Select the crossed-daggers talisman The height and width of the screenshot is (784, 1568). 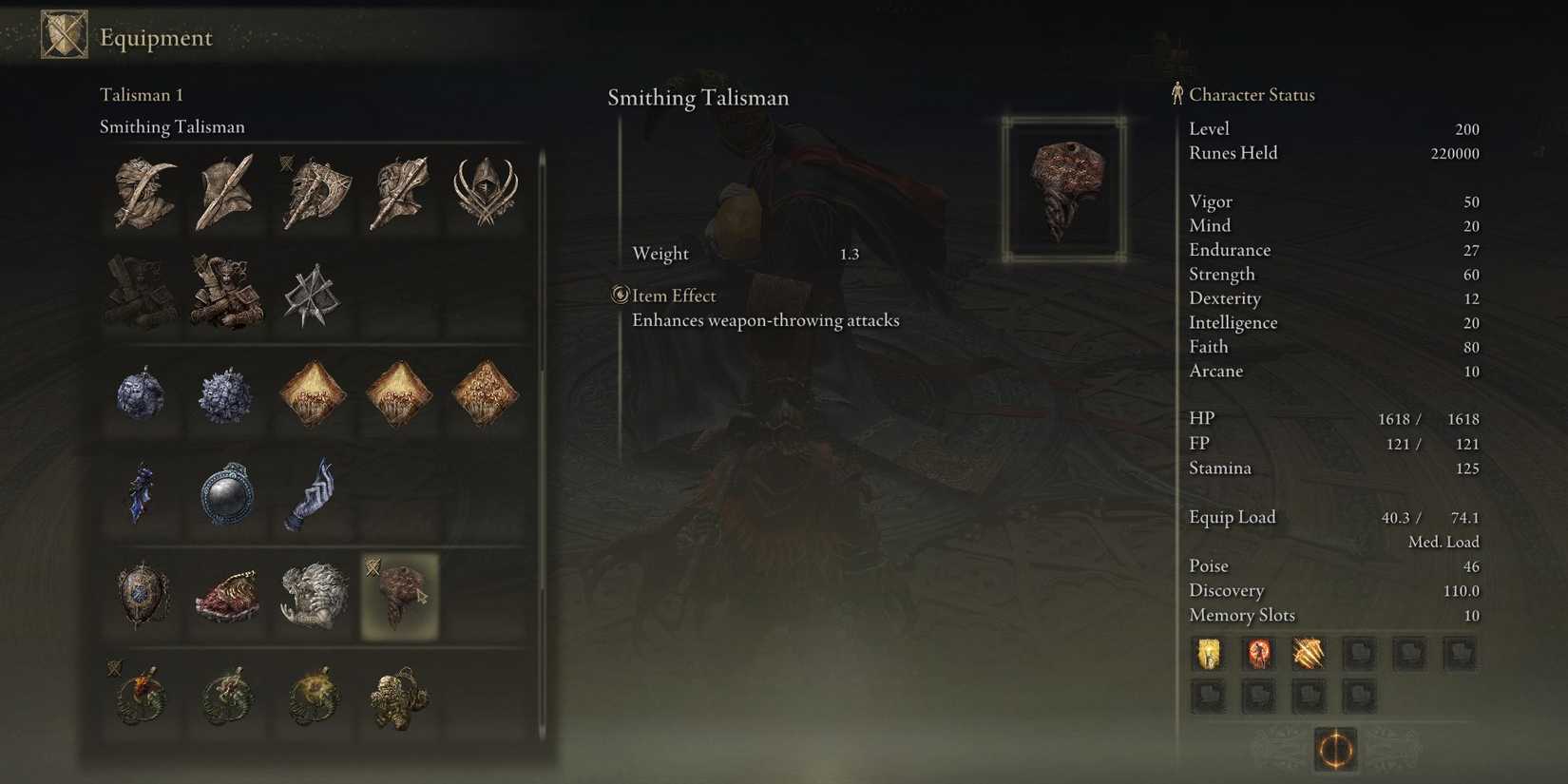[x=314, y=295]
